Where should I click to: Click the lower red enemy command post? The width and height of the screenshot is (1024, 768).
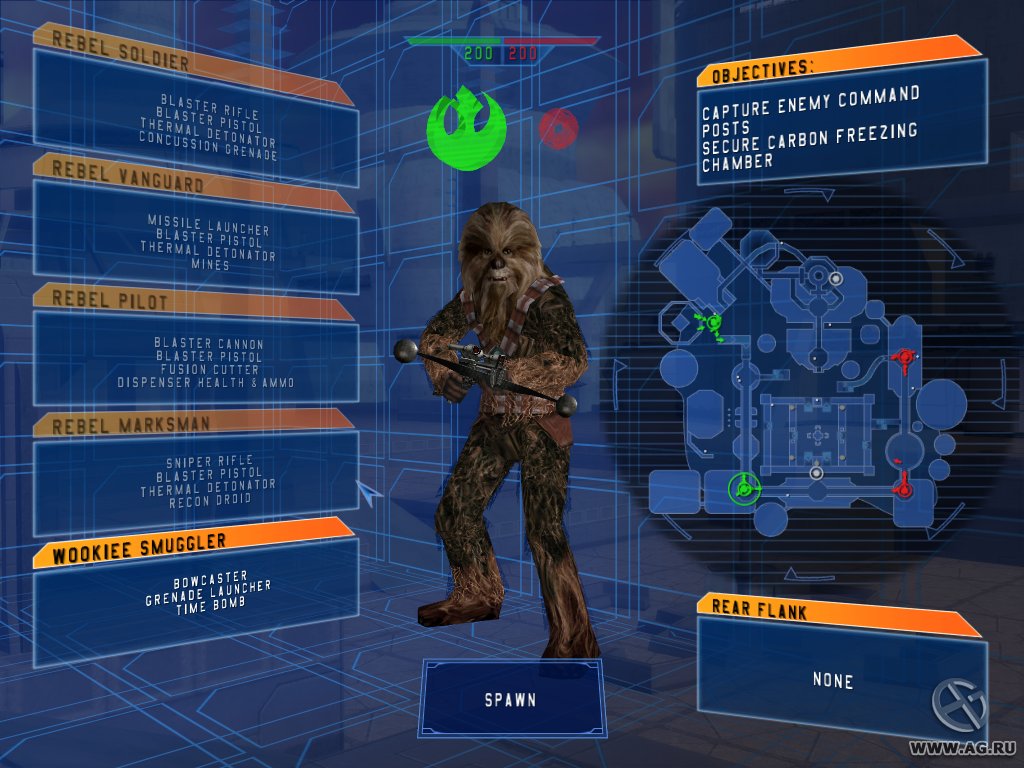pos(904,487)
